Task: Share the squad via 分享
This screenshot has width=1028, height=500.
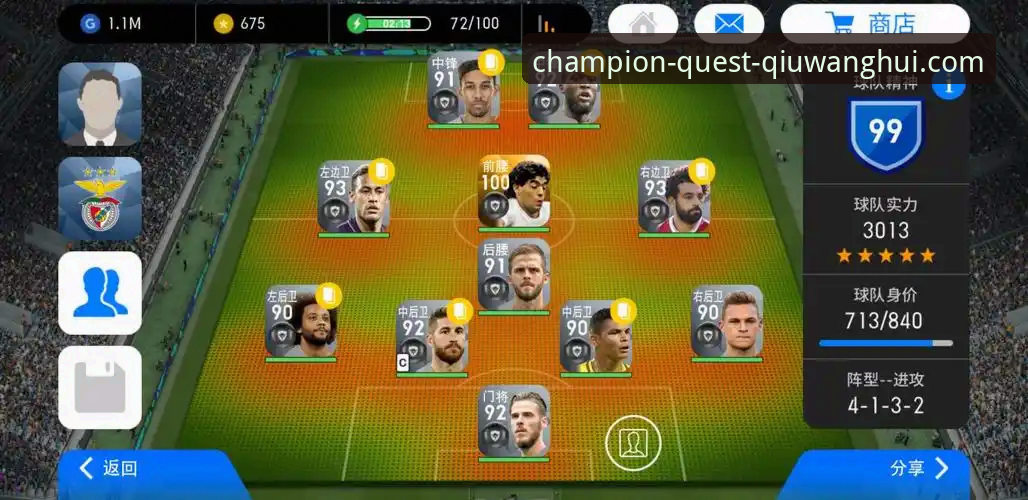Action: coord(917,468)
